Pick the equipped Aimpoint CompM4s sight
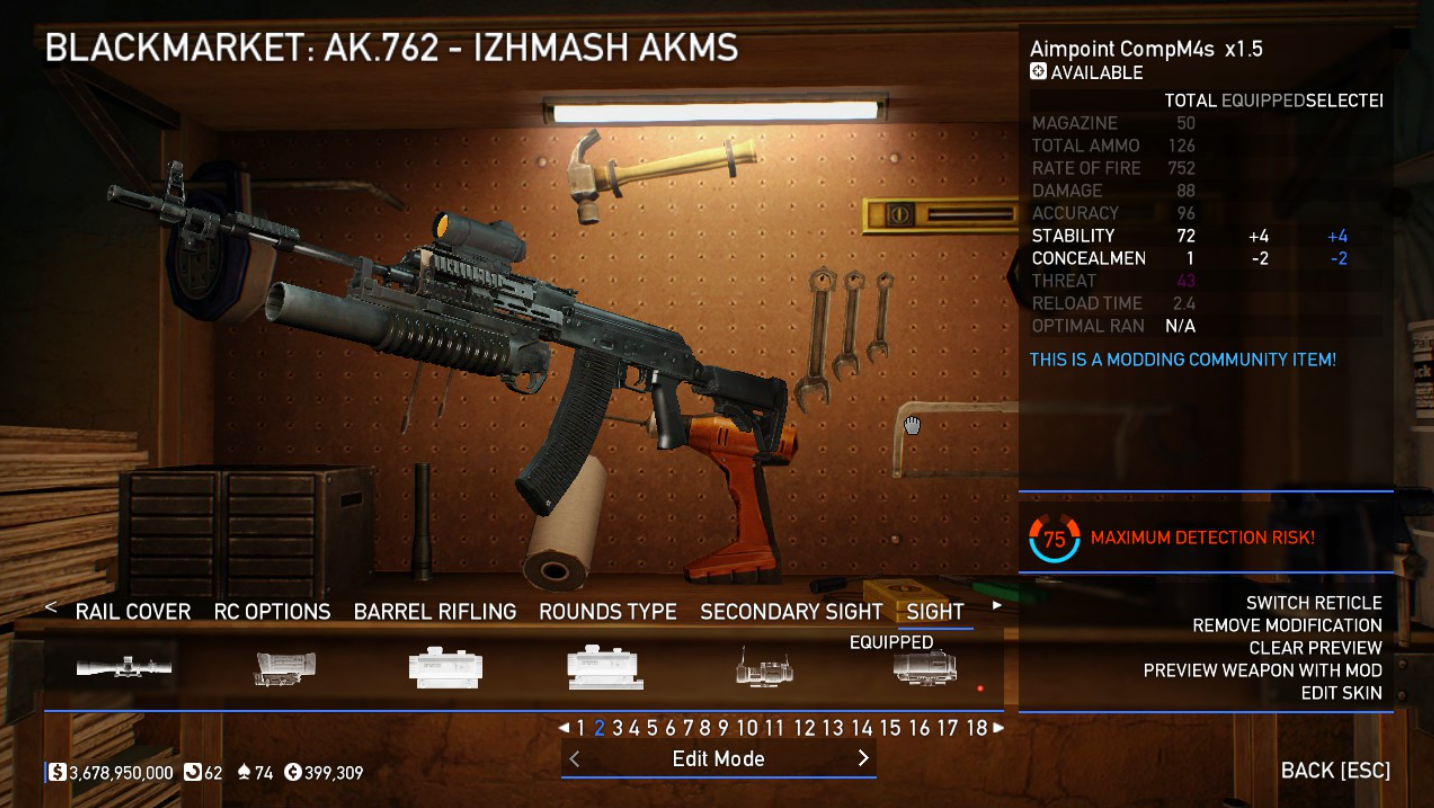Screen dimensions: 1434x808 pyautogui.click(x=925, y=667)
